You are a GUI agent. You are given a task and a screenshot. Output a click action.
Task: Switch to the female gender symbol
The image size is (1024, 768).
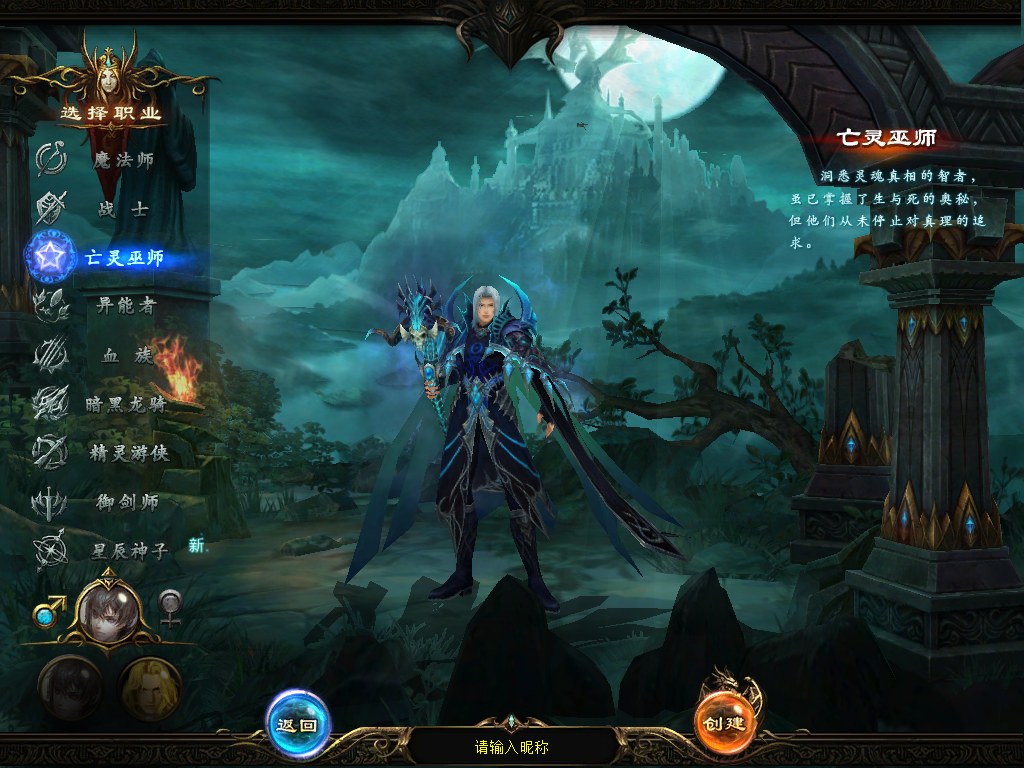pyautogui.click(x=171, y=608)
